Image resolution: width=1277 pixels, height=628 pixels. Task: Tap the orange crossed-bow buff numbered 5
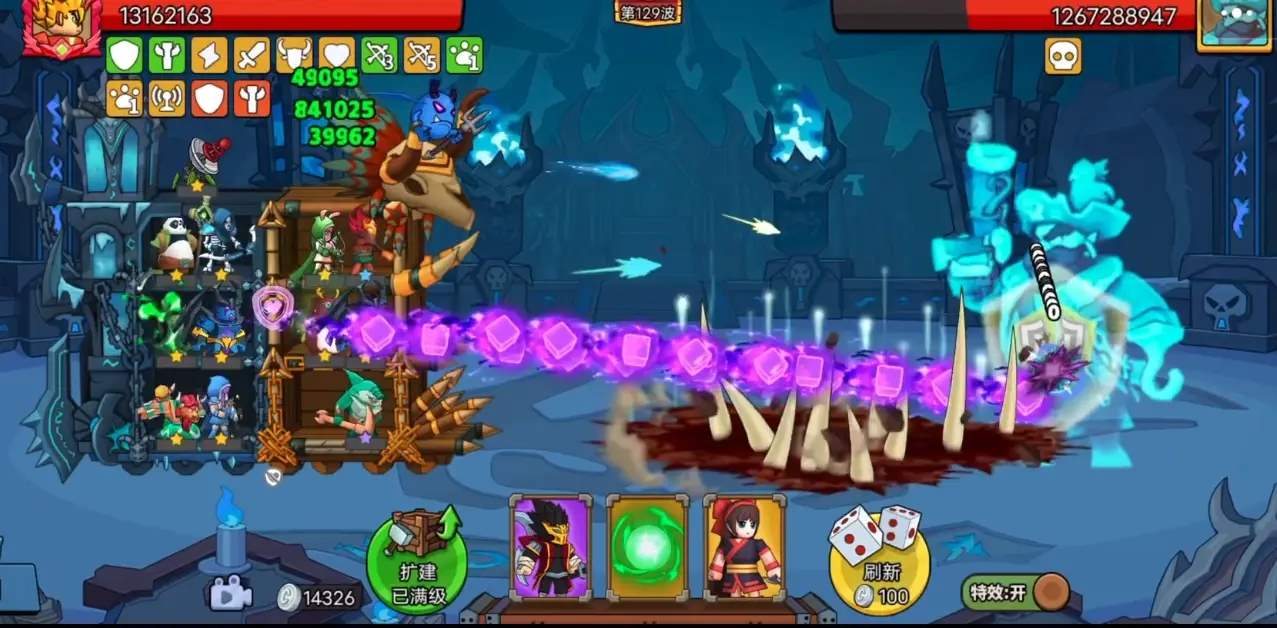tap(422, 56)
